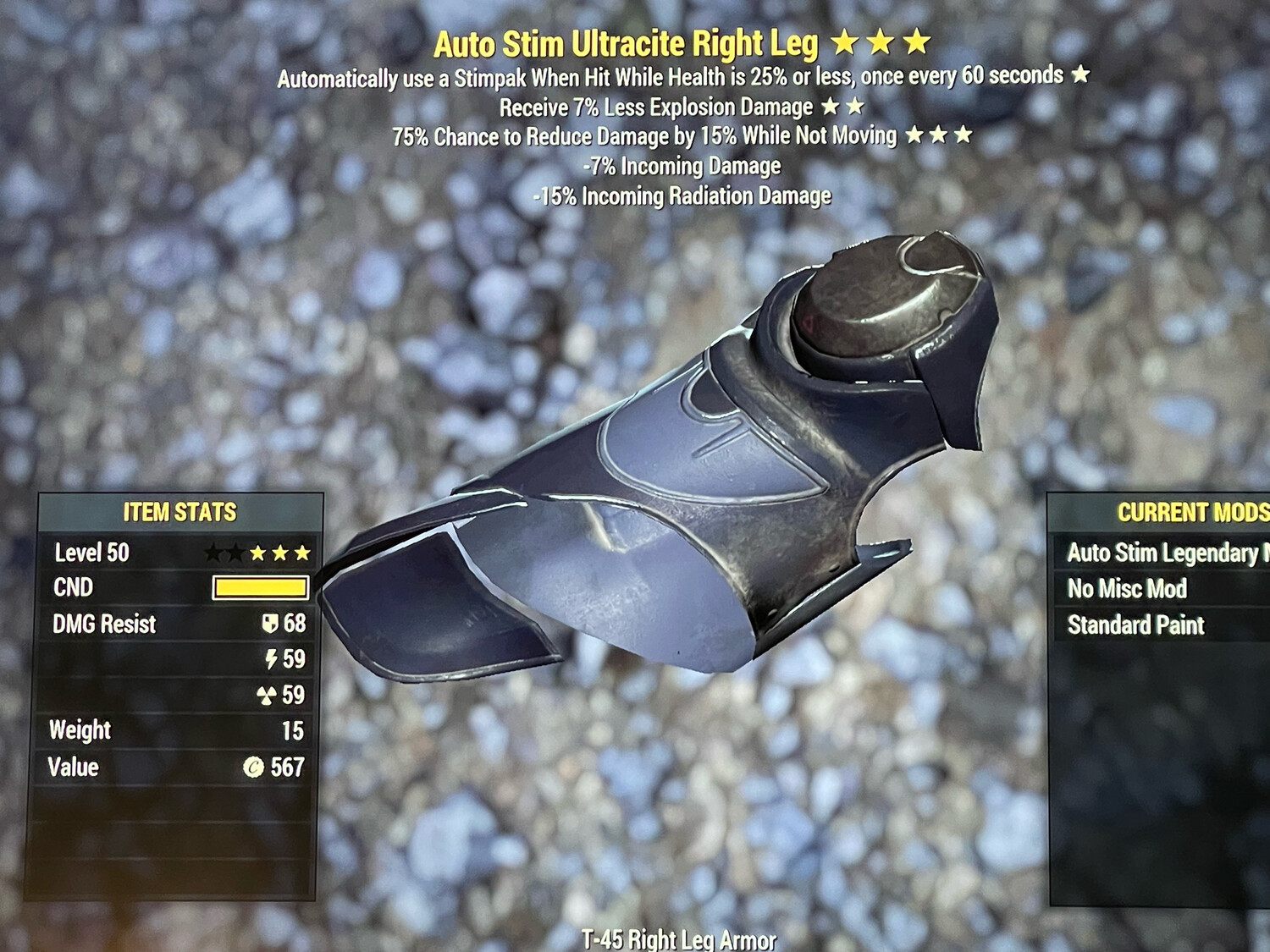This screenshot has height=952, width=1270.
Task: Open the No Misc Mod slot
Action: coord(1129,589)
